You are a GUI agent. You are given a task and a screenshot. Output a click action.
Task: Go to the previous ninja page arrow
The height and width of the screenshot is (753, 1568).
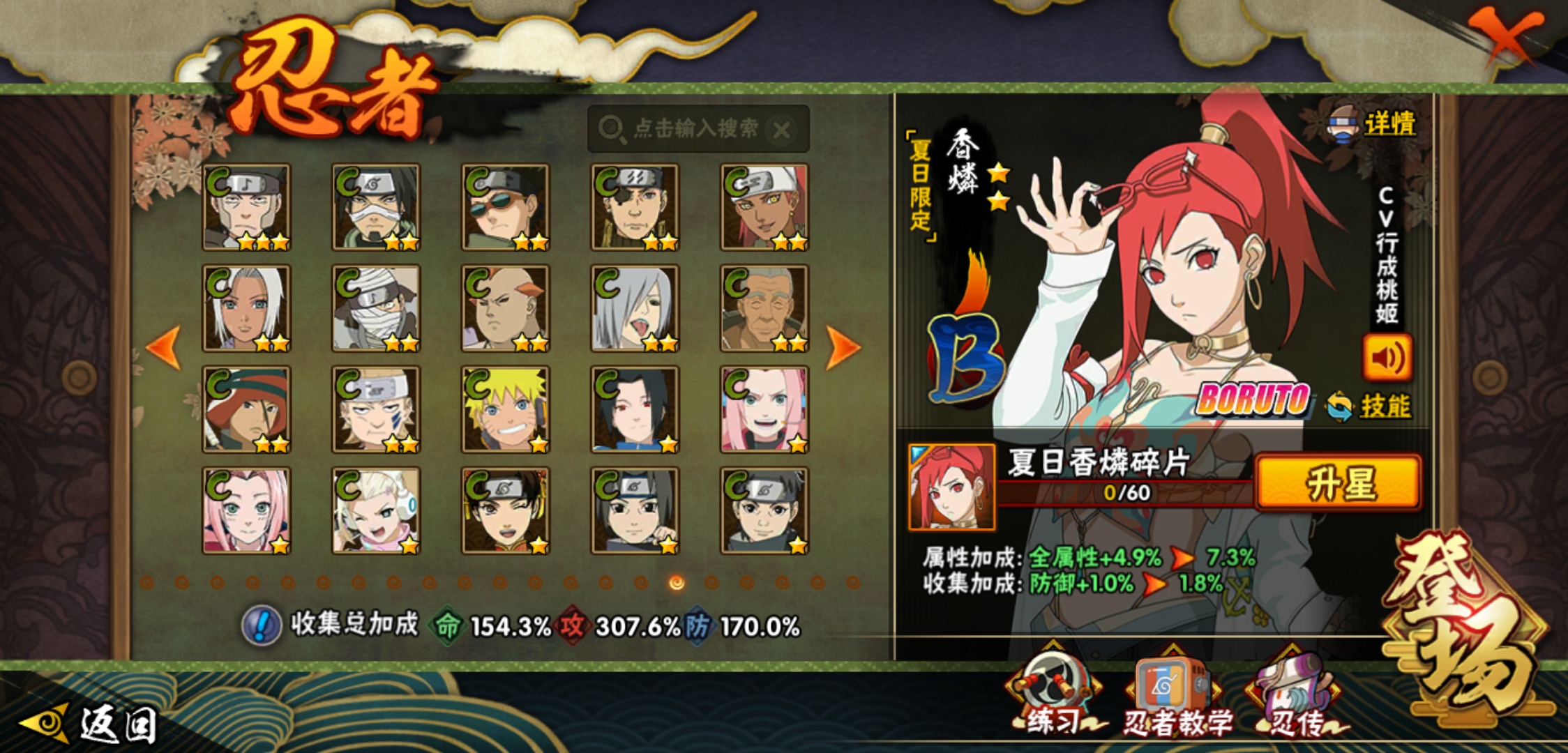164,347
